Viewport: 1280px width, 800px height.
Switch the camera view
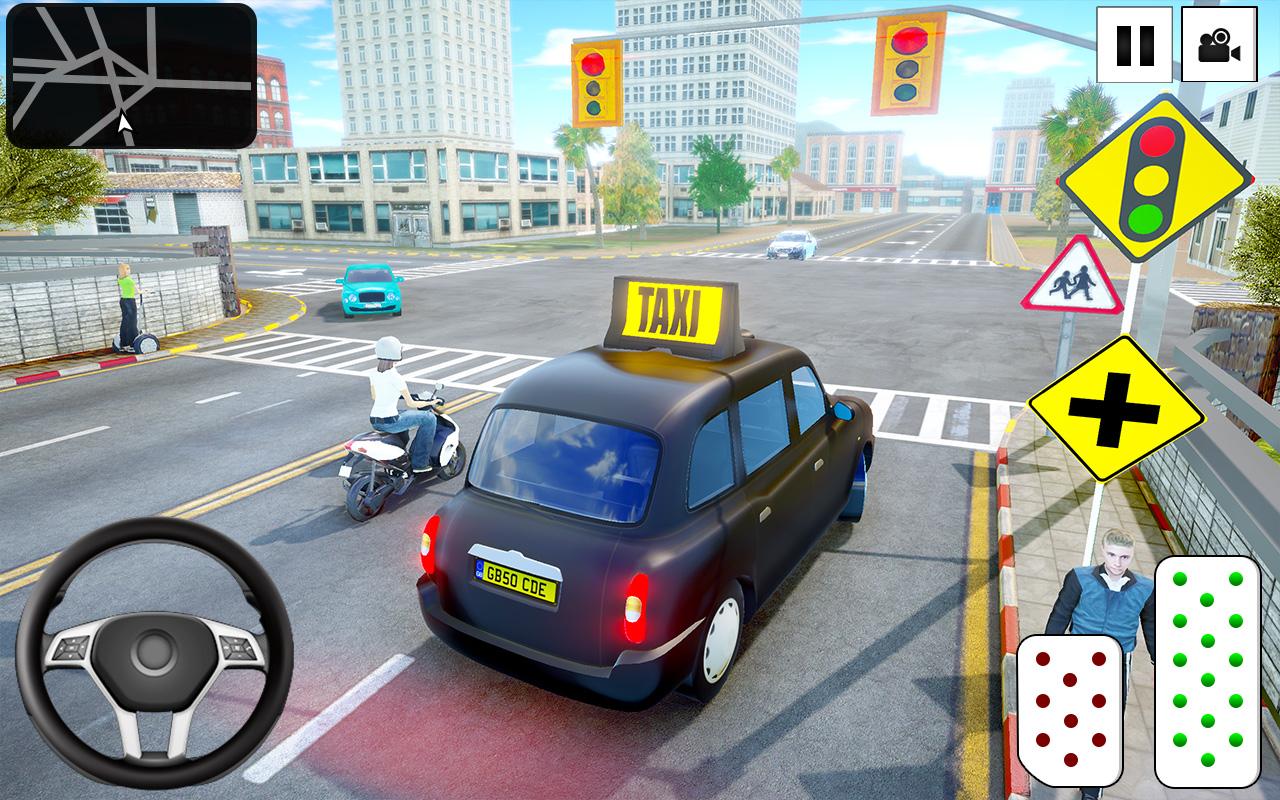point(1218,45)
